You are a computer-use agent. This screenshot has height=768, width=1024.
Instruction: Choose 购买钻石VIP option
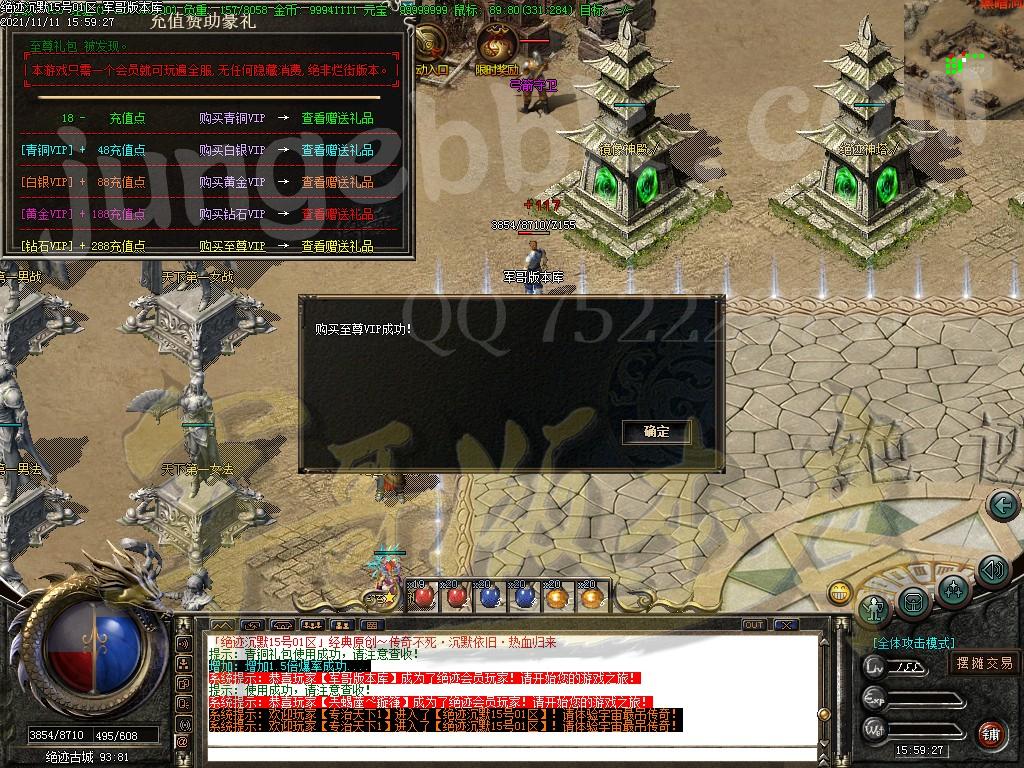(232, 214)
